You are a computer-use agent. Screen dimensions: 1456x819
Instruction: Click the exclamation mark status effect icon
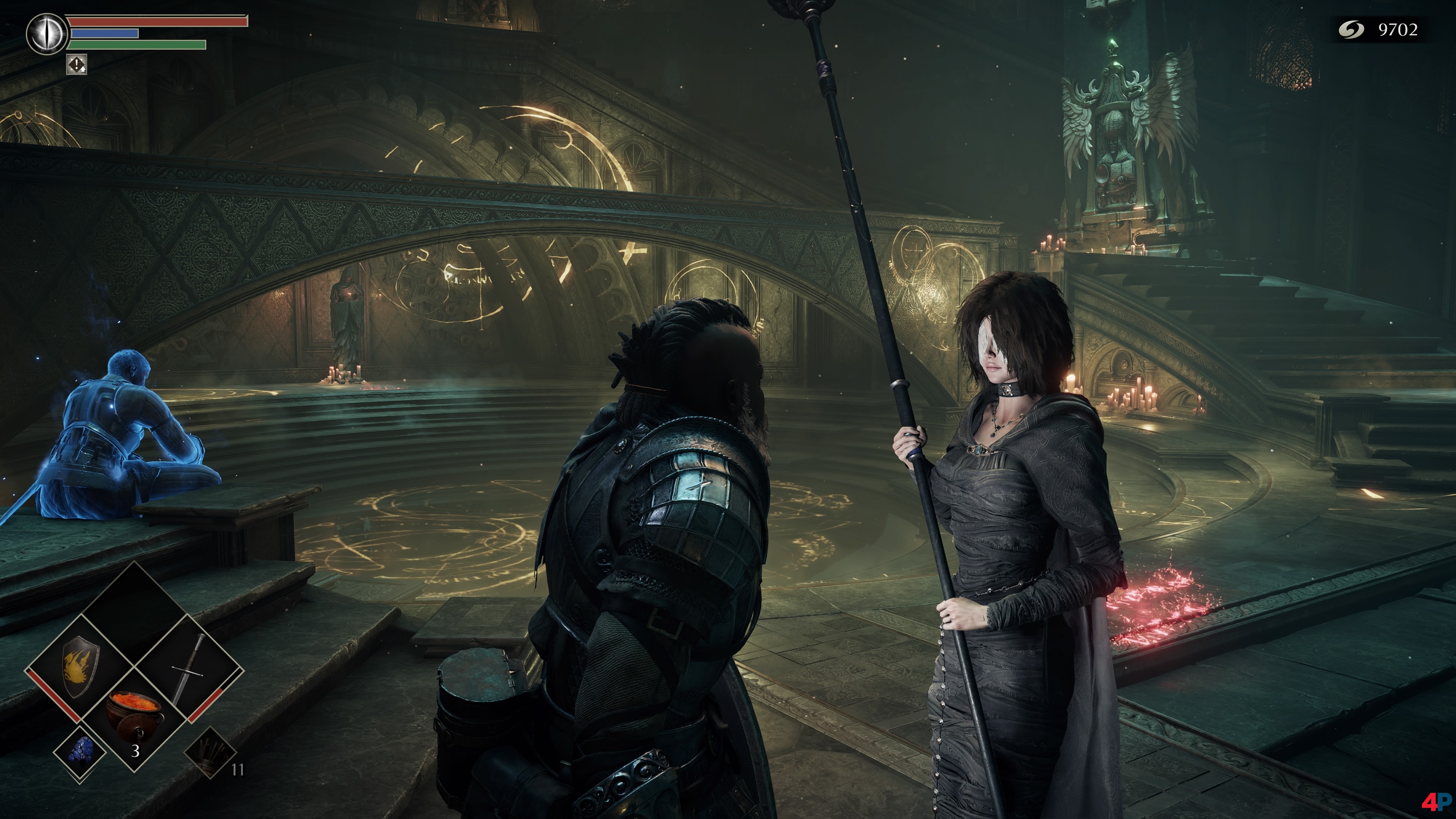pos(77,64)
